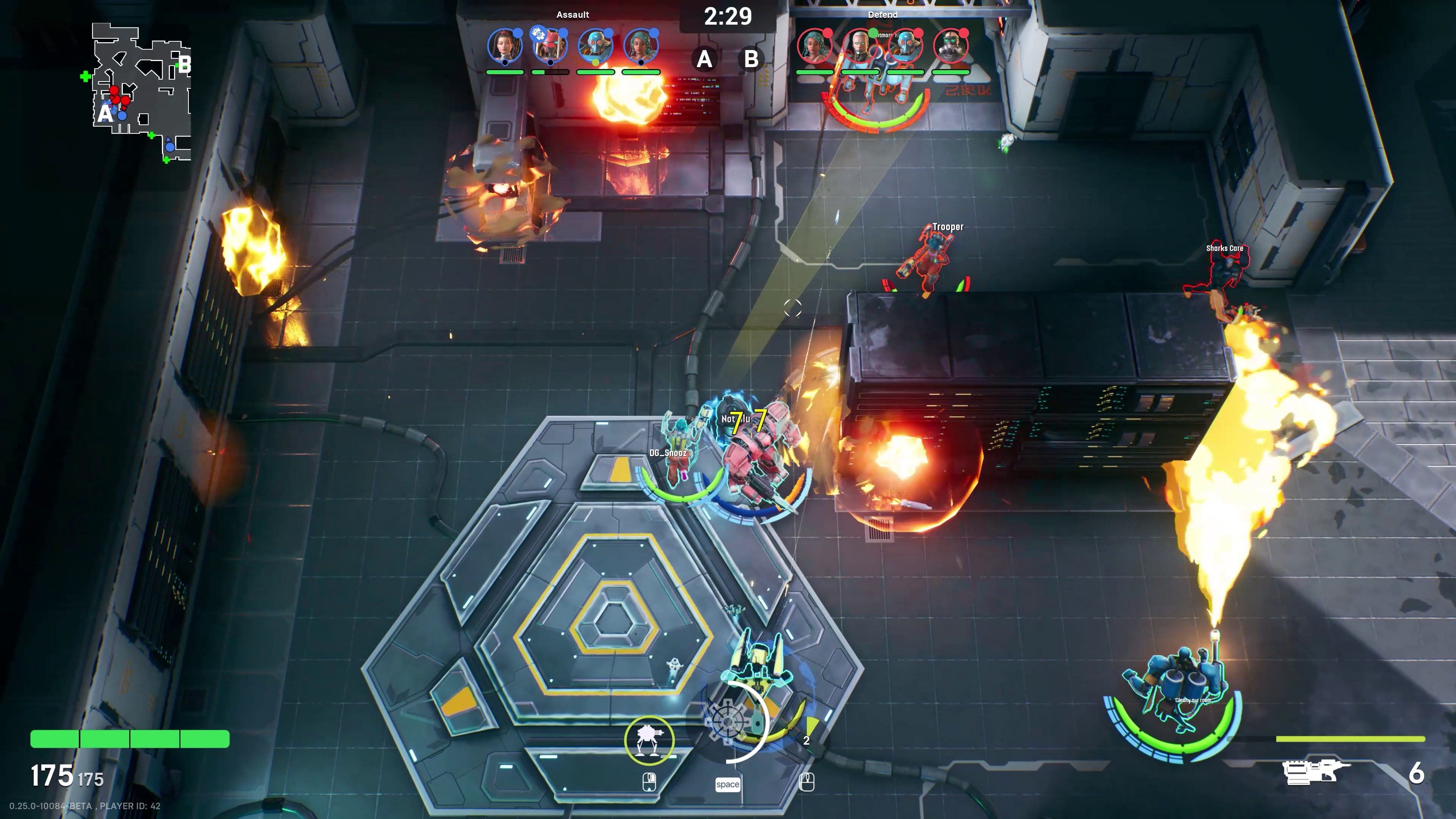
Task: Click the space keybind prompt icon
Action: [728, 784]
